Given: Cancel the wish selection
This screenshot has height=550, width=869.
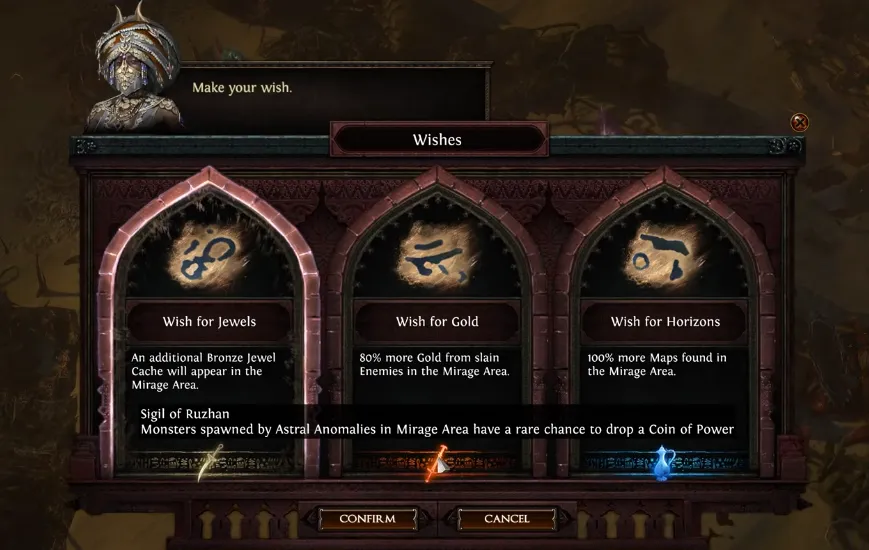Looking at the screenshot, I should pos(506,519).
